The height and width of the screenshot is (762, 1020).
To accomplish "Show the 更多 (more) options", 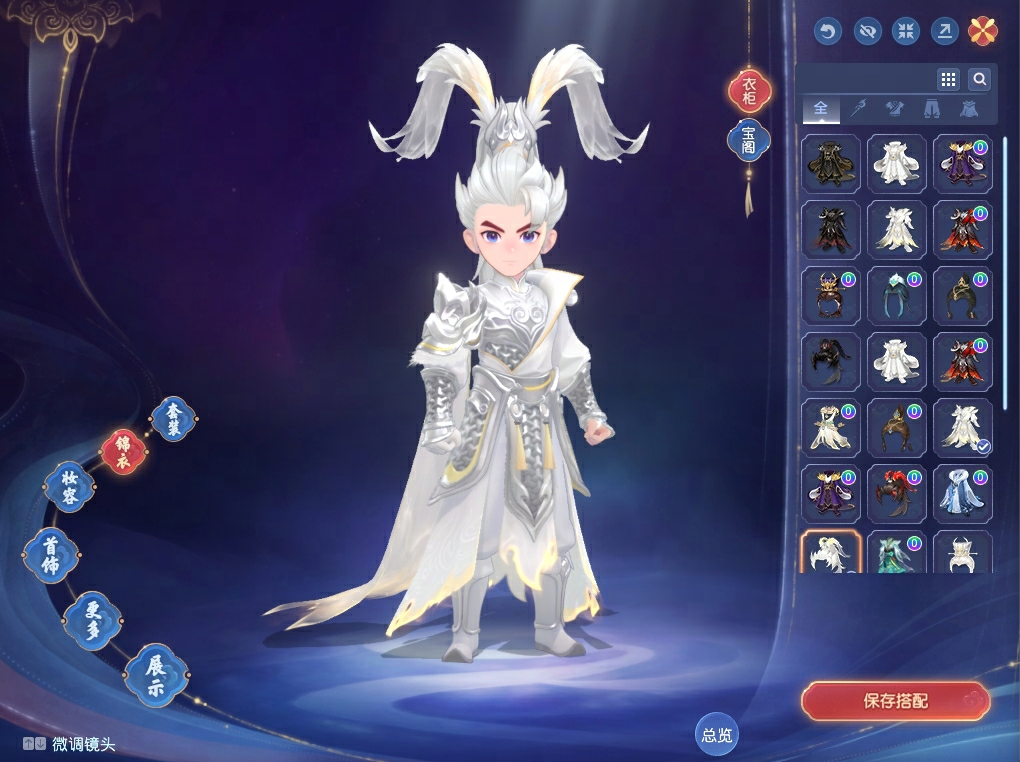I will [x=92, y=620].
